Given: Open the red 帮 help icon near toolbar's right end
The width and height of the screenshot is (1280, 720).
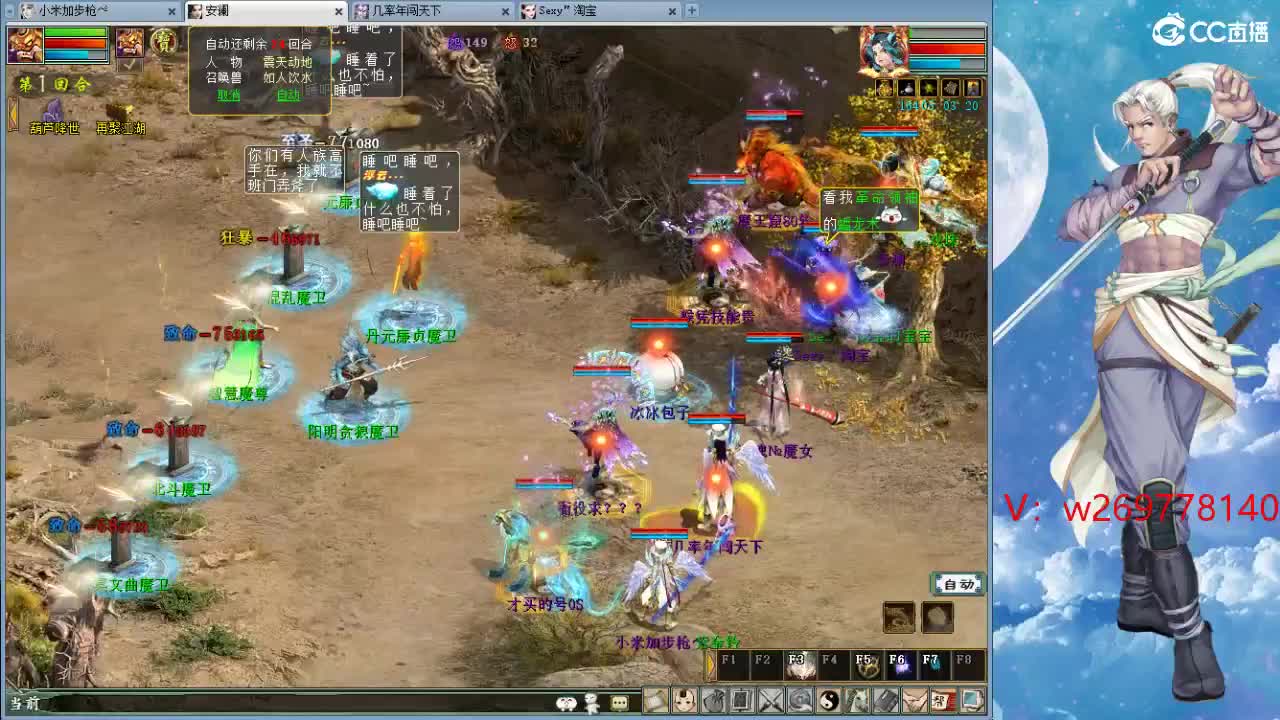Looking at the screenshot, I should pos(944,700).
